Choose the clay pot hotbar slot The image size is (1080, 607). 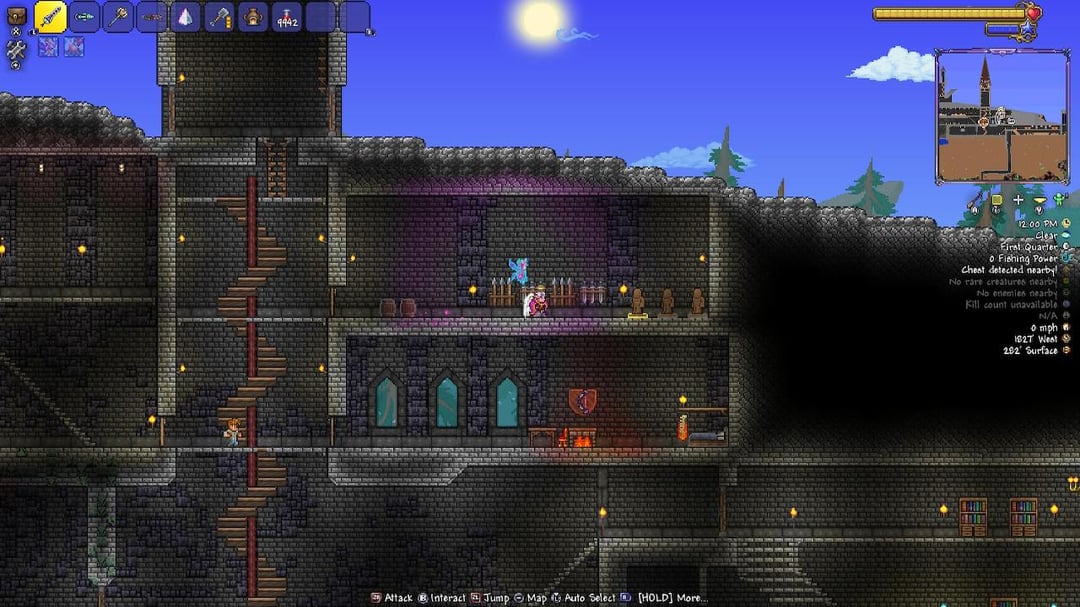tap(254, 17)
